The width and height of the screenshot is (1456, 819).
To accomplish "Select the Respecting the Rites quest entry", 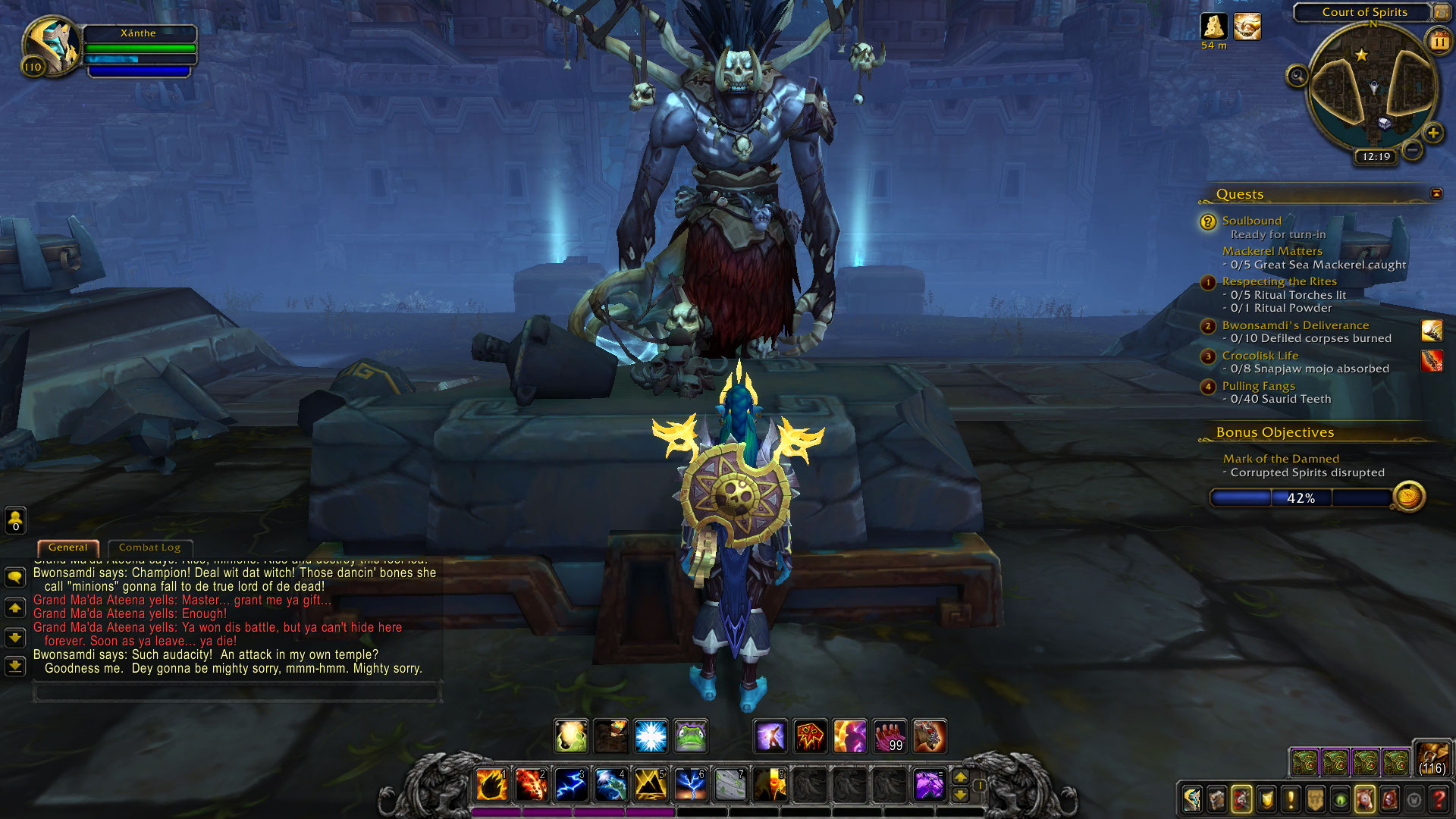I will pos(1279,281).
